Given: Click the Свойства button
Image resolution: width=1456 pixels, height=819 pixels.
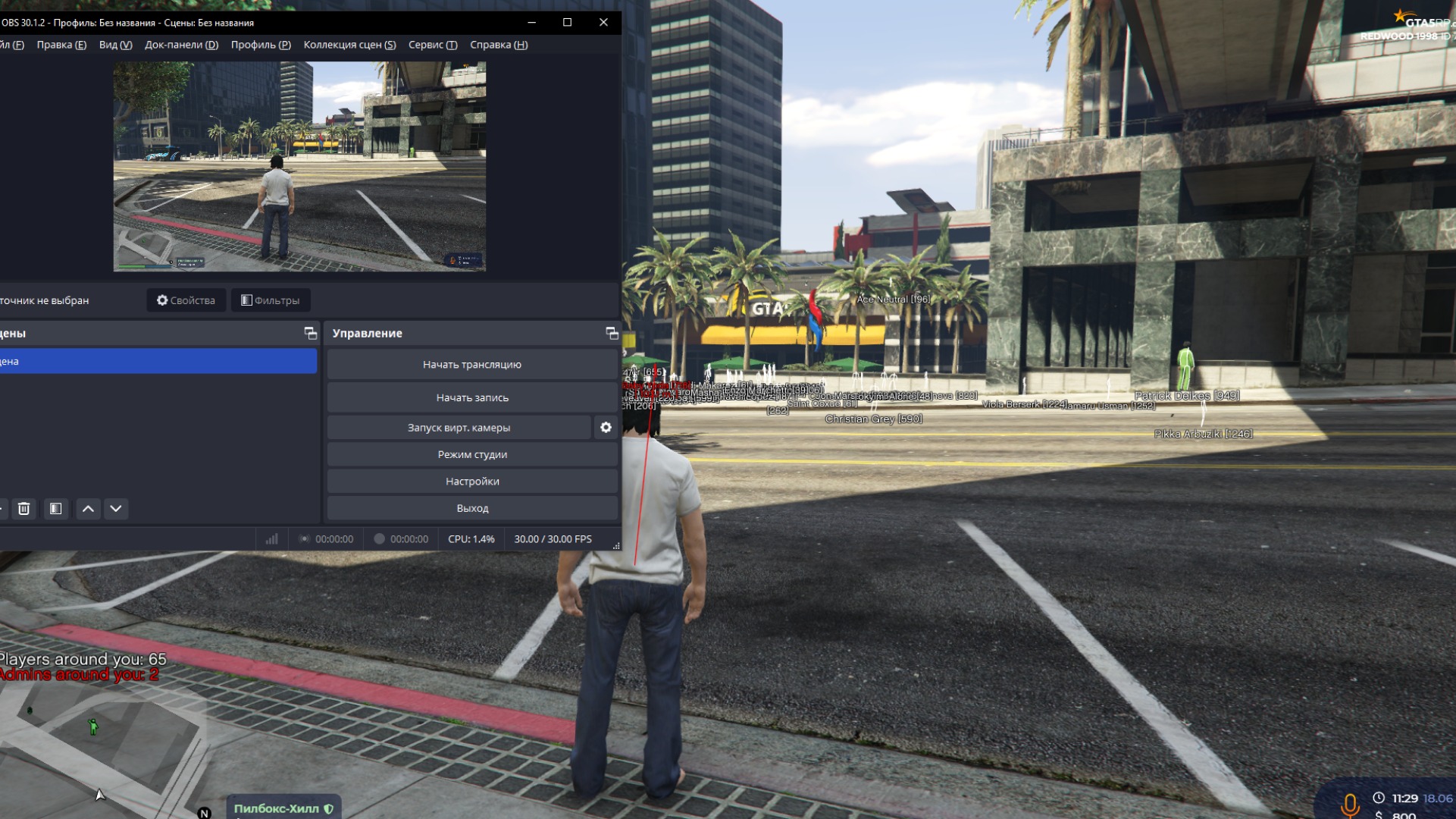Looking at the screenshot, I should [185, 300].
